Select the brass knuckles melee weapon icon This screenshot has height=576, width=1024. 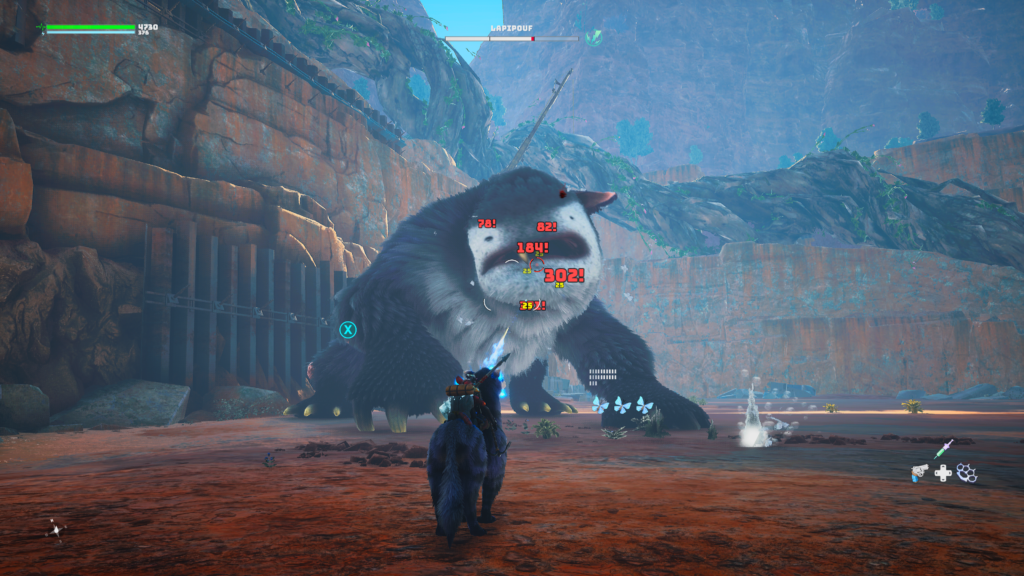[x=966, y=472]
